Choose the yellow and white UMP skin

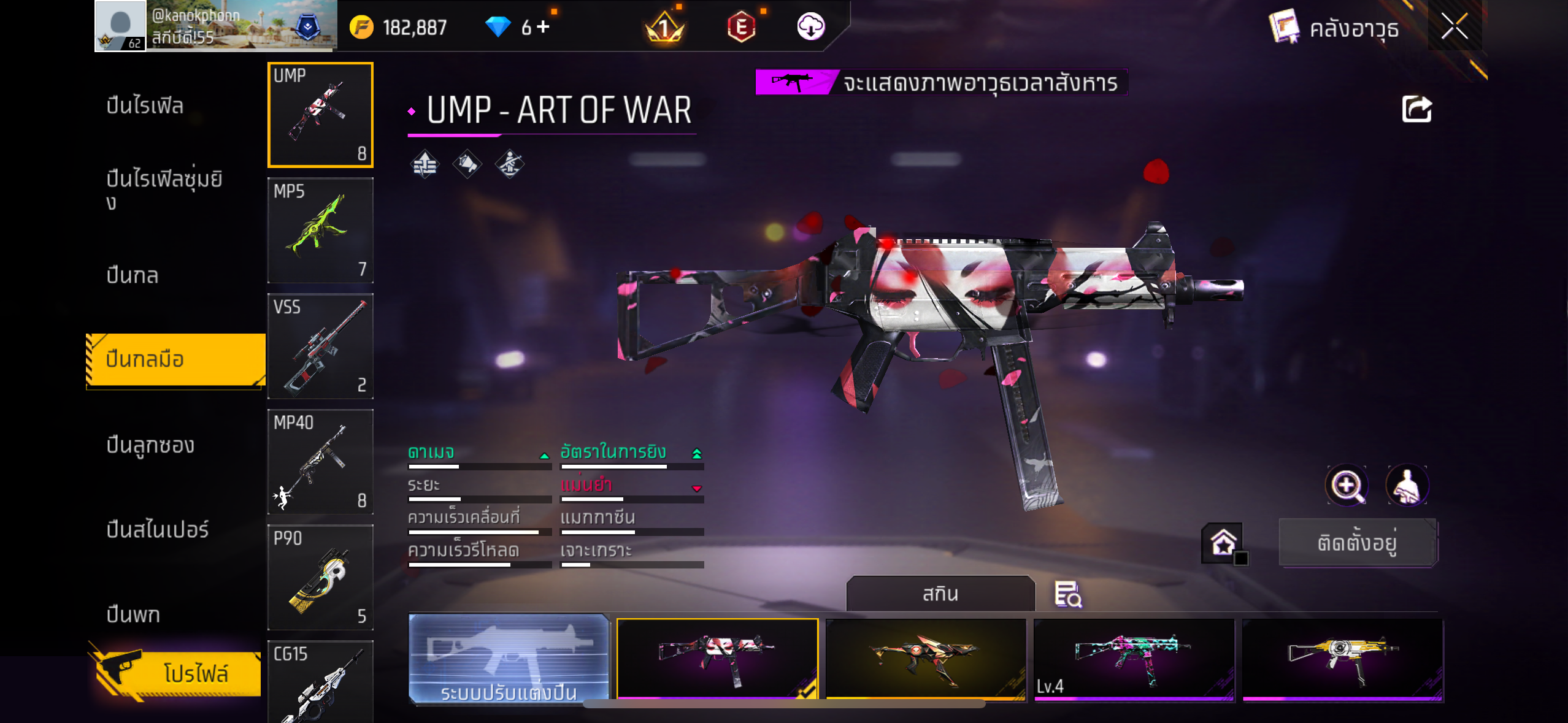[1342, 660]
